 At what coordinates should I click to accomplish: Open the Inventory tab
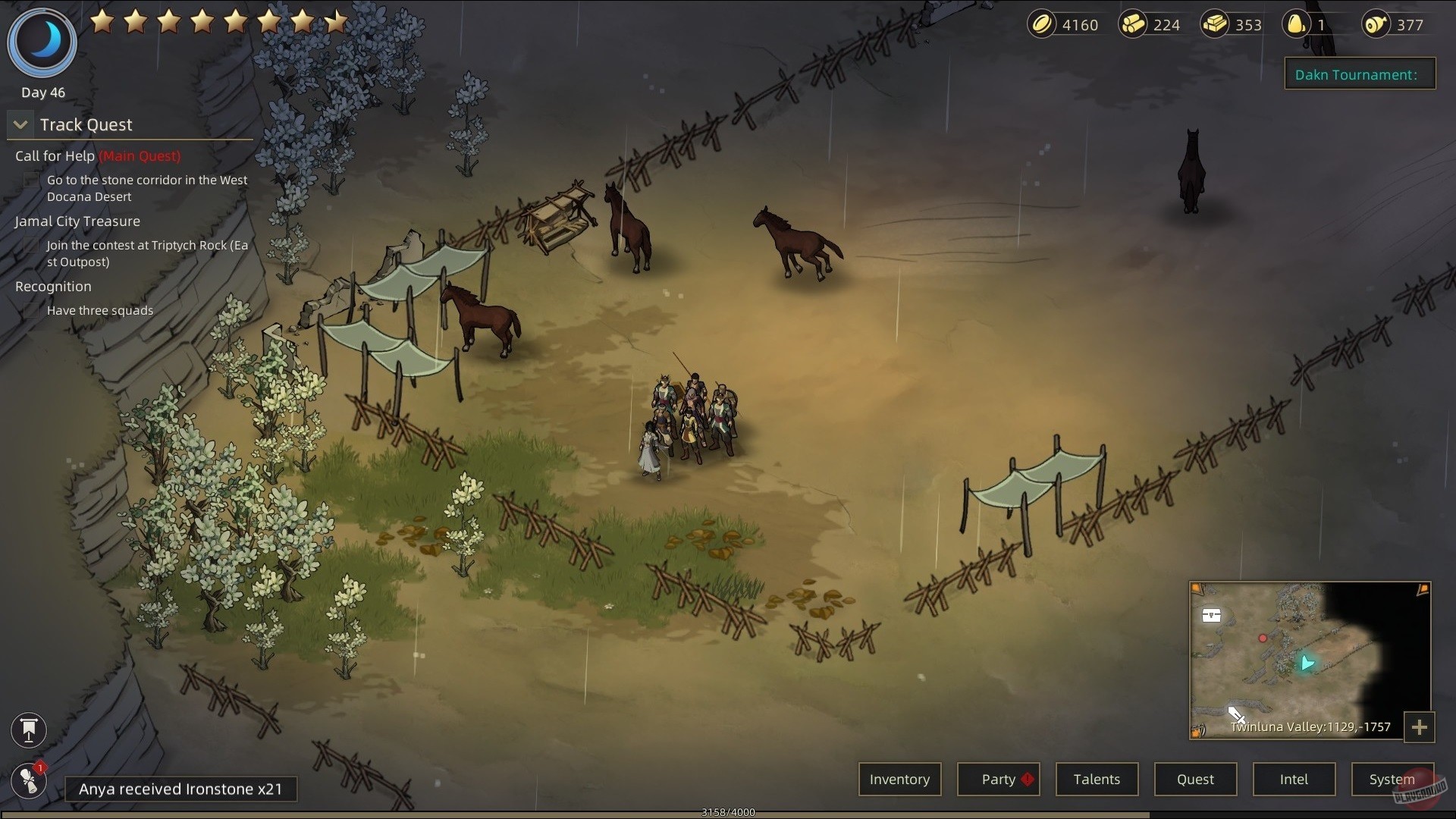[x=899, y=779]
